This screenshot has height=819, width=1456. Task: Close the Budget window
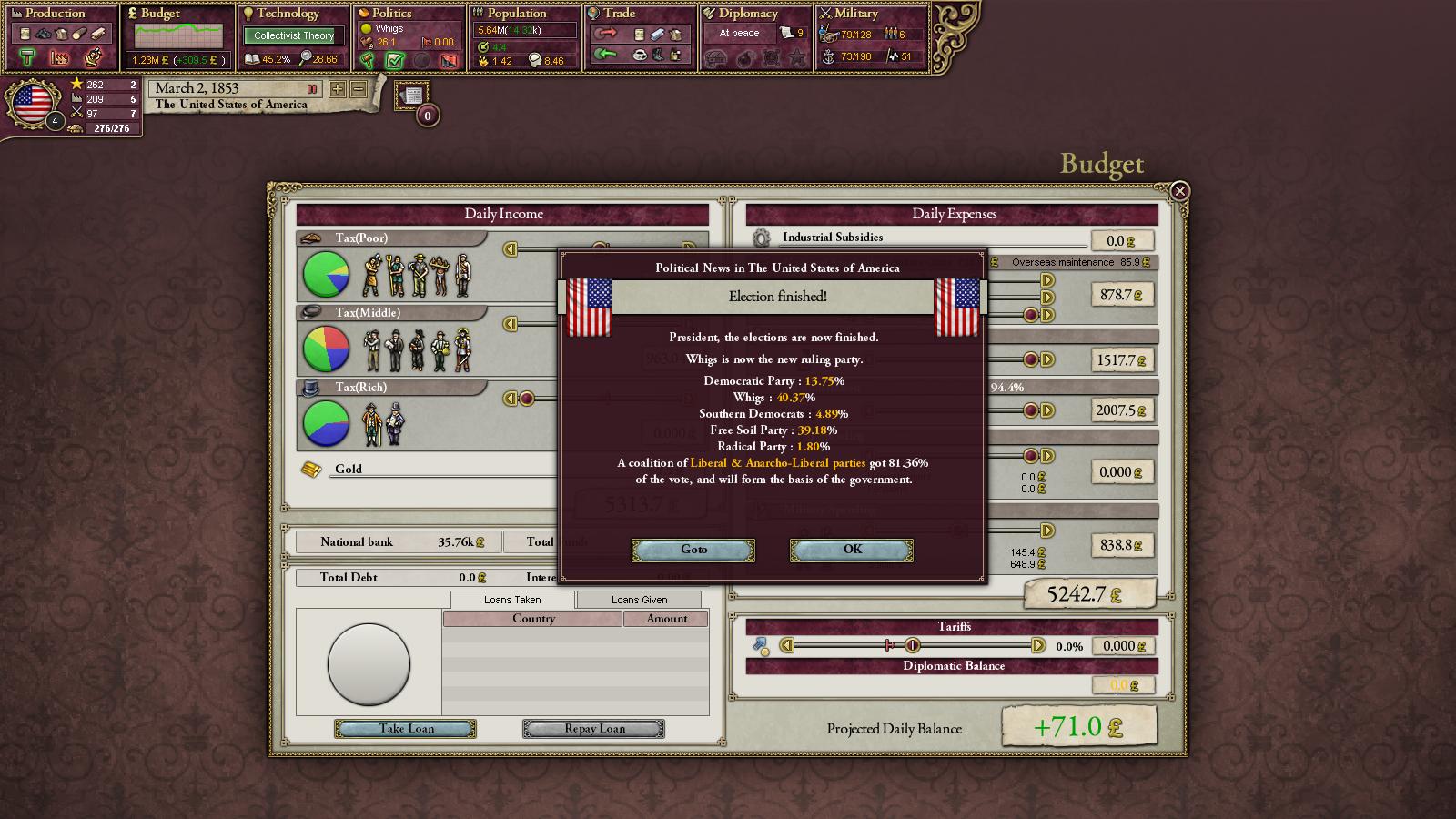click(1179, 191)
